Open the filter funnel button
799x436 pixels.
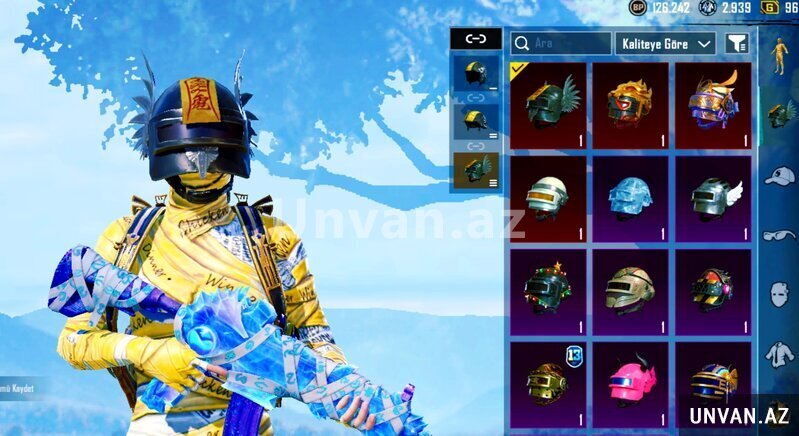click(x=736, y=43)
